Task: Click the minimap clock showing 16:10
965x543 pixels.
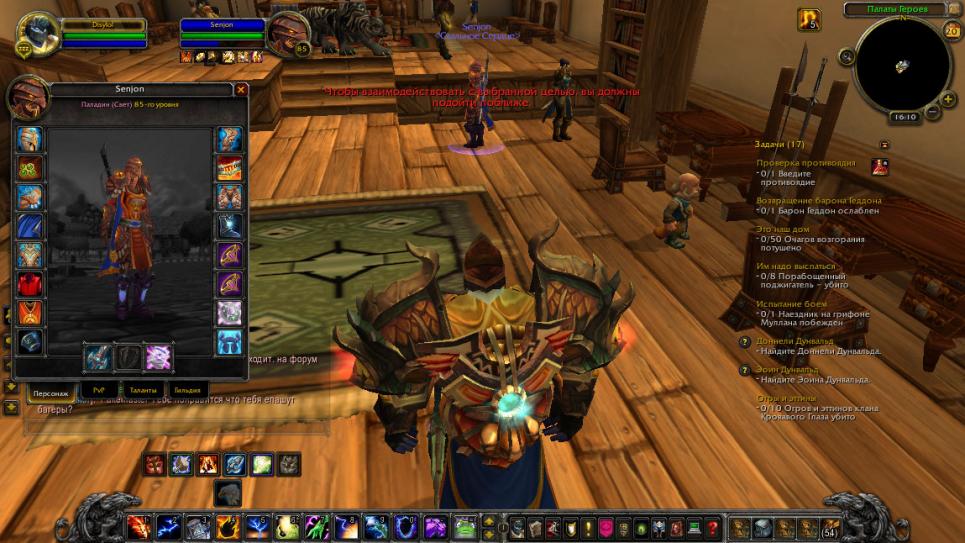Action: (x=904, y=117)
